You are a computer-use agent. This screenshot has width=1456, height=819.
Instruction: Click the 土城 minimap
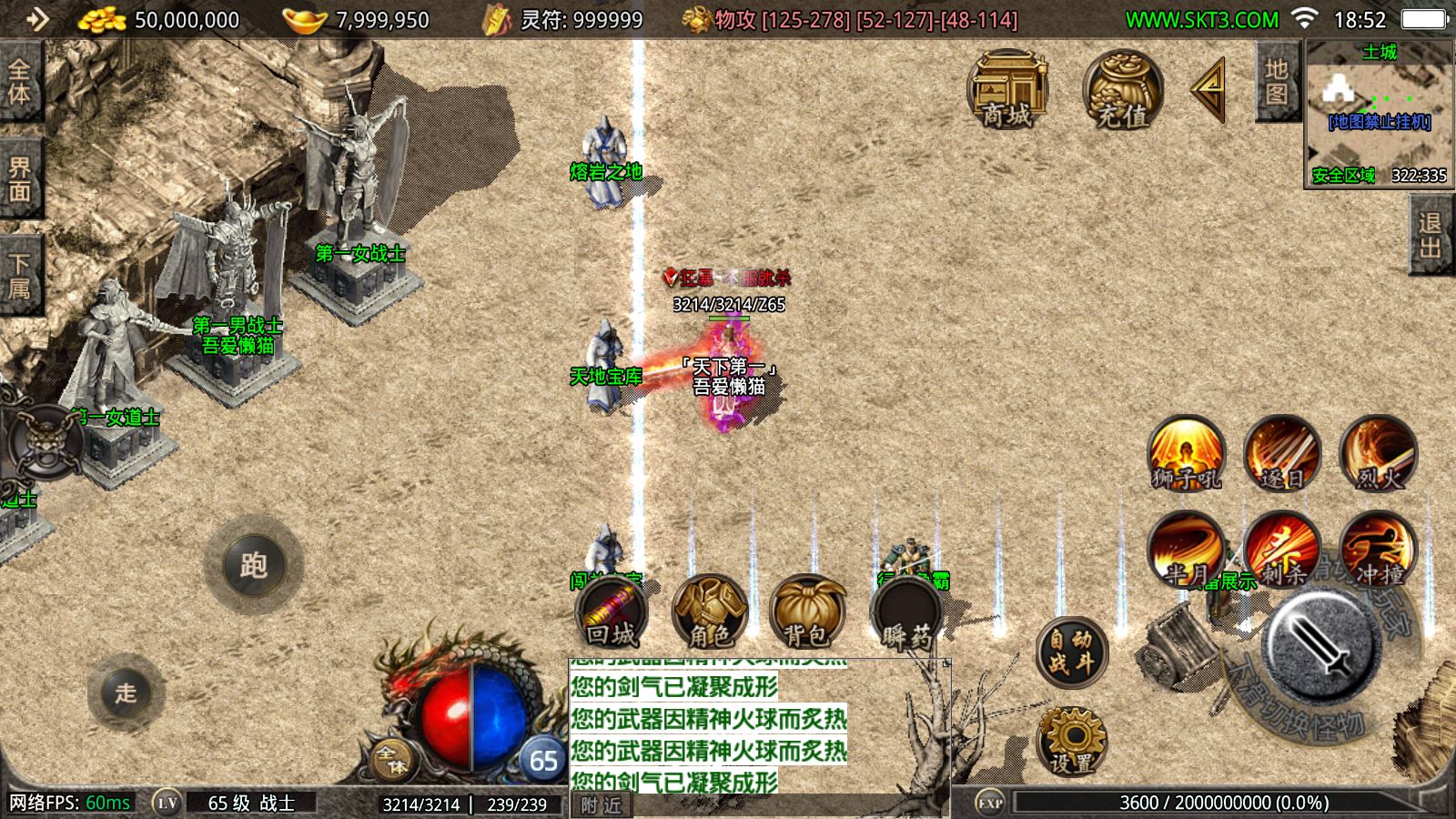tap(1379, 114)
